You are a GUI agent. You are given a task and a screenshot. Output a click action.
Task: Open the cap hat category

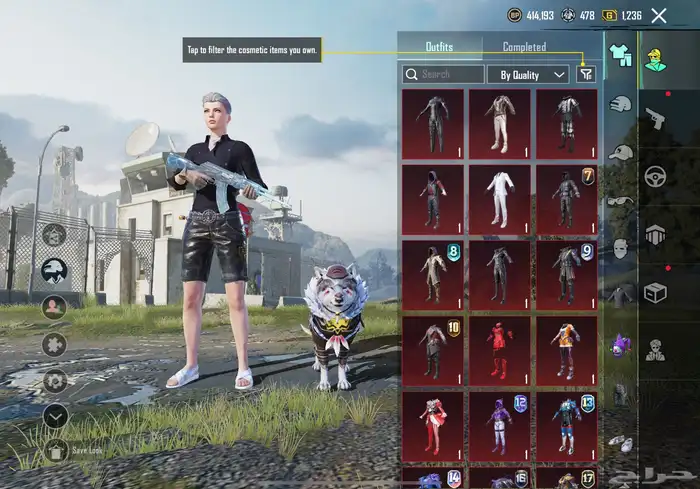pos(621,152)
